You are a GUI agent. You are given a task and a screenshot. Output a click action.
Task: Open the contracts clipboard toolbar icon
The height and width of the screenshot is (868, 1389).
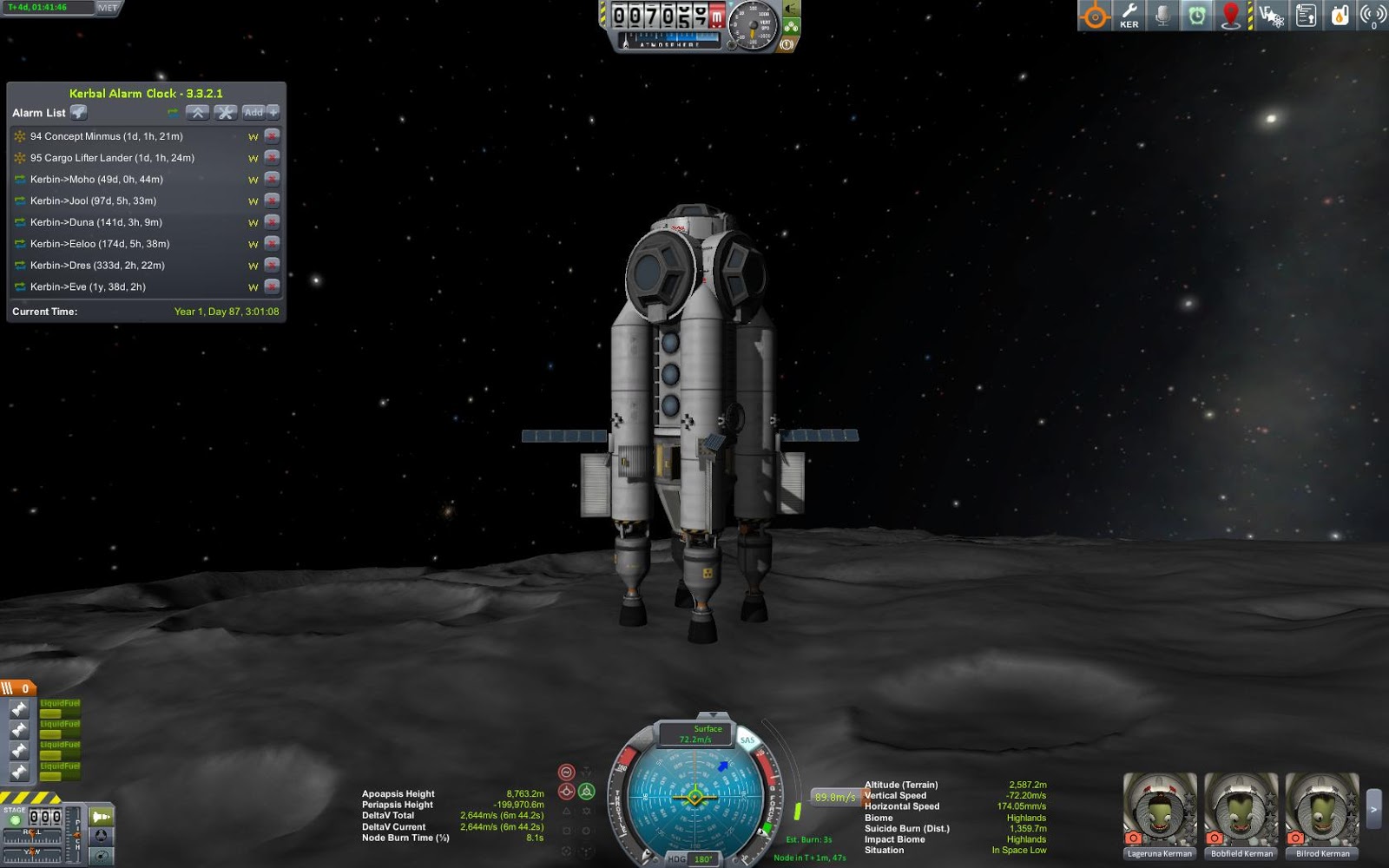point(1306,16)
